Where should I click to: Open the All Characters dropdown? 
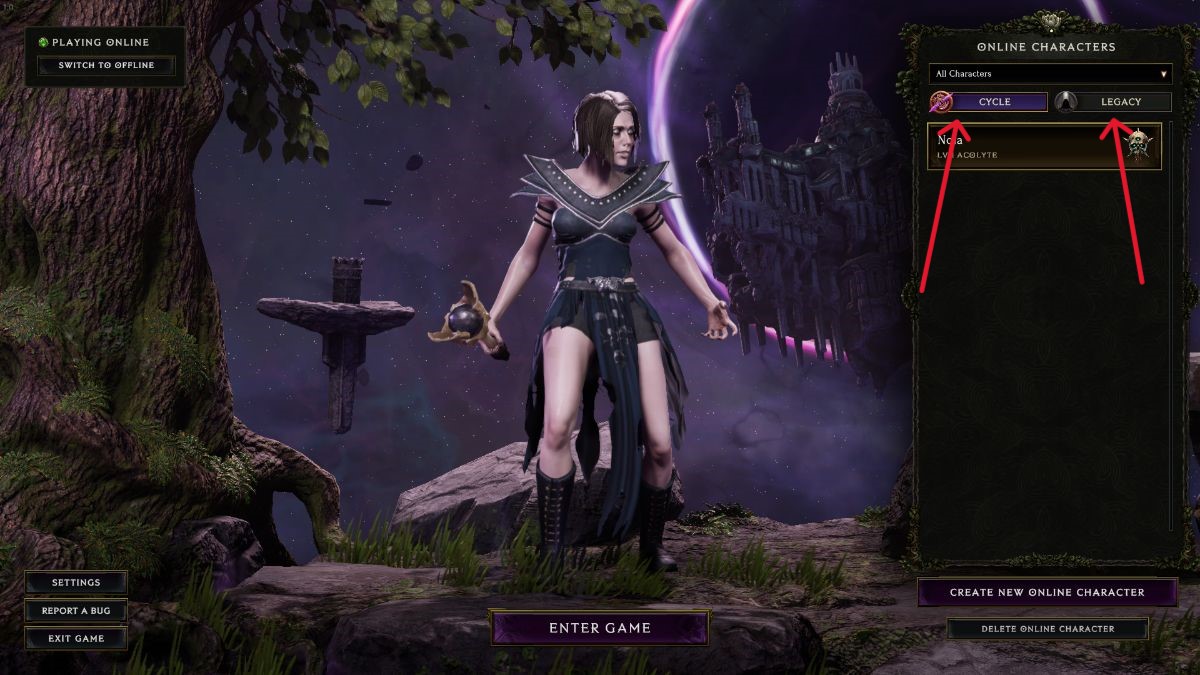1050,74
